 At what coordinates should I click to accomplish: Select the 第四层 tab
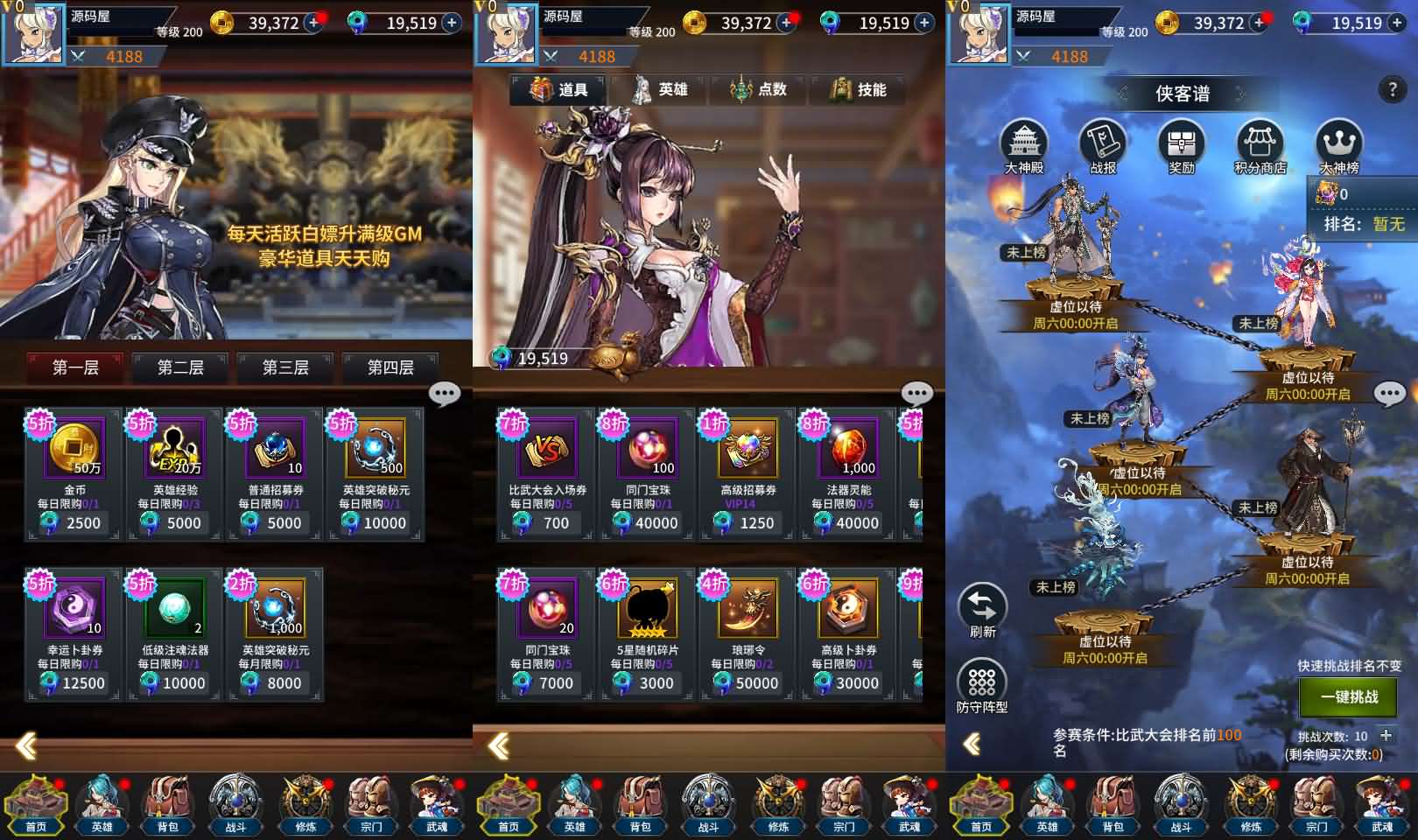(x=390, y=367)
